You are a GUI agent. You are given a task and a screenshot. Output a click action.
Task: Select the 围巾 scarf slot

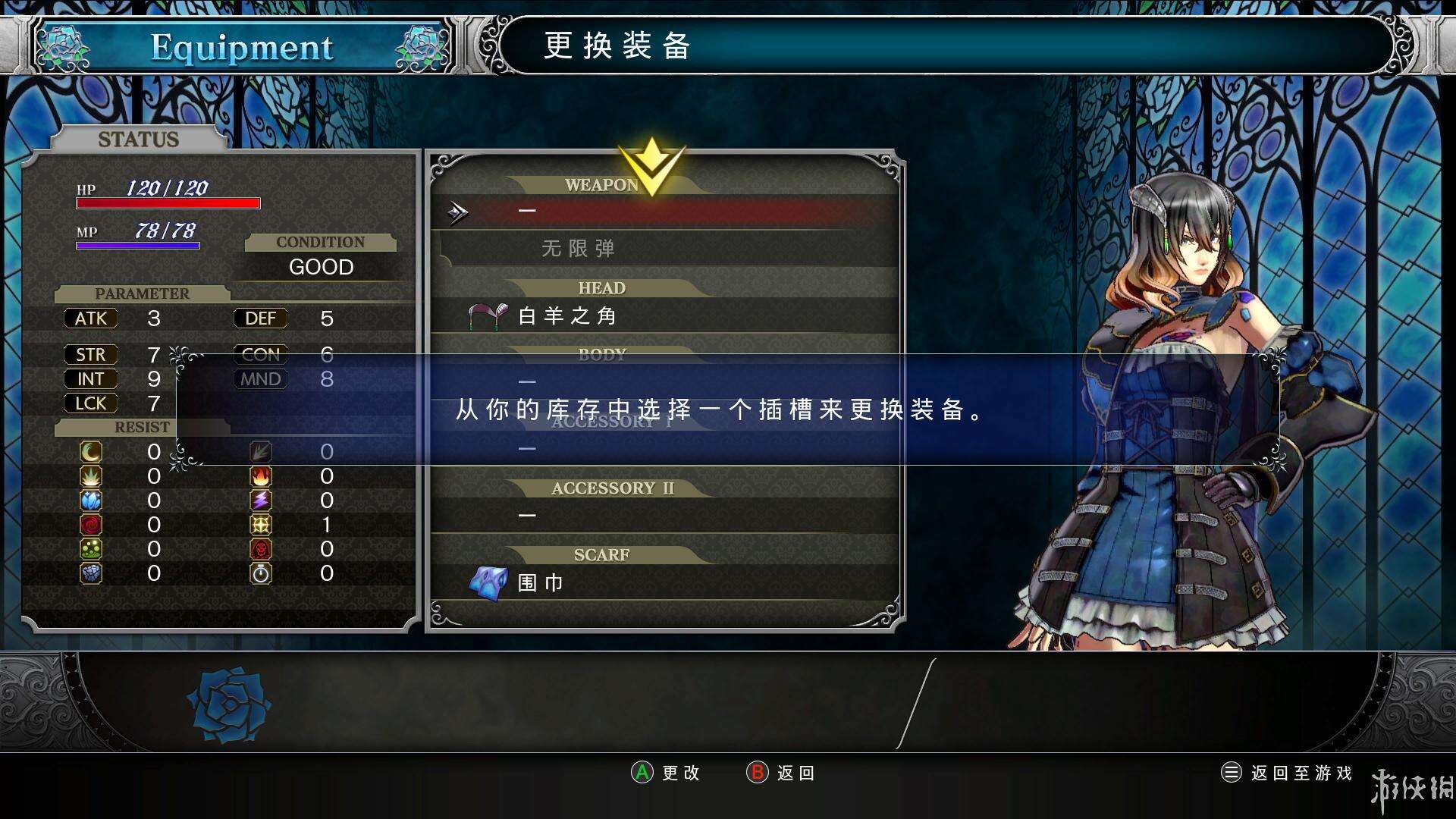(664, 582)
